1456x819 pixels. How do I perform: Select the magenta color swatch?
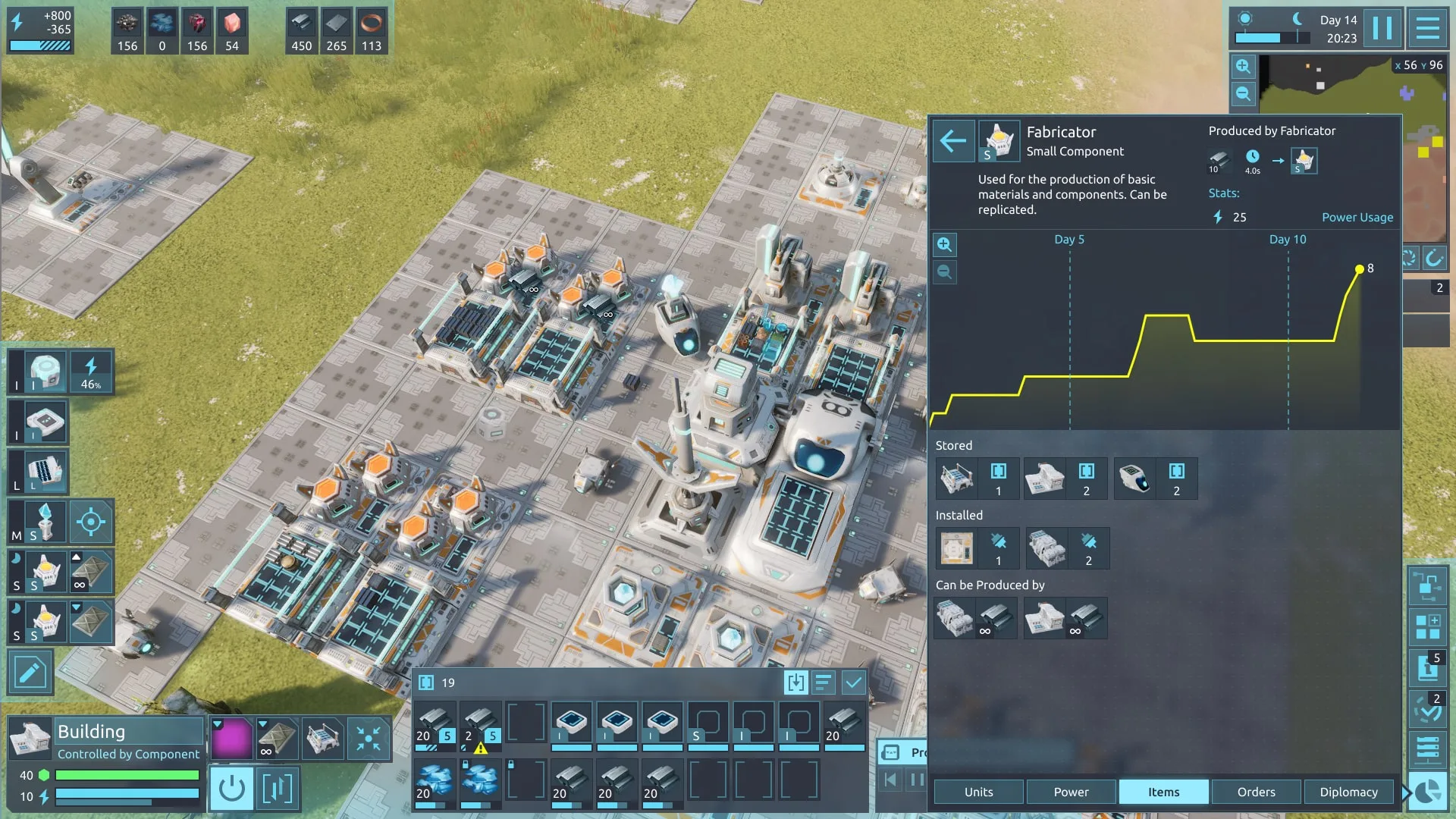coord(231,738)
